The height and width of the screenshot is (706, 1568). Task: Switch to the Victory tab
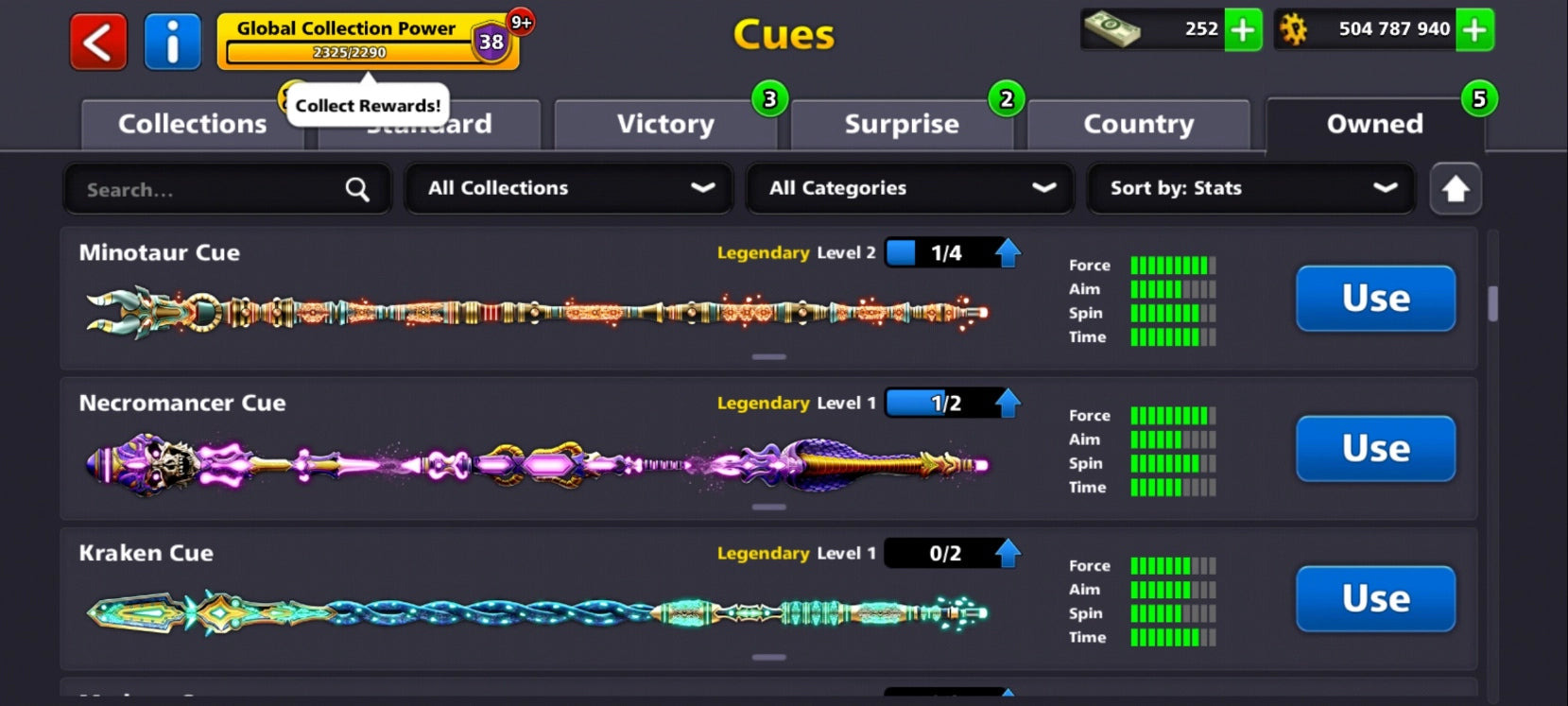click(666, 124)
